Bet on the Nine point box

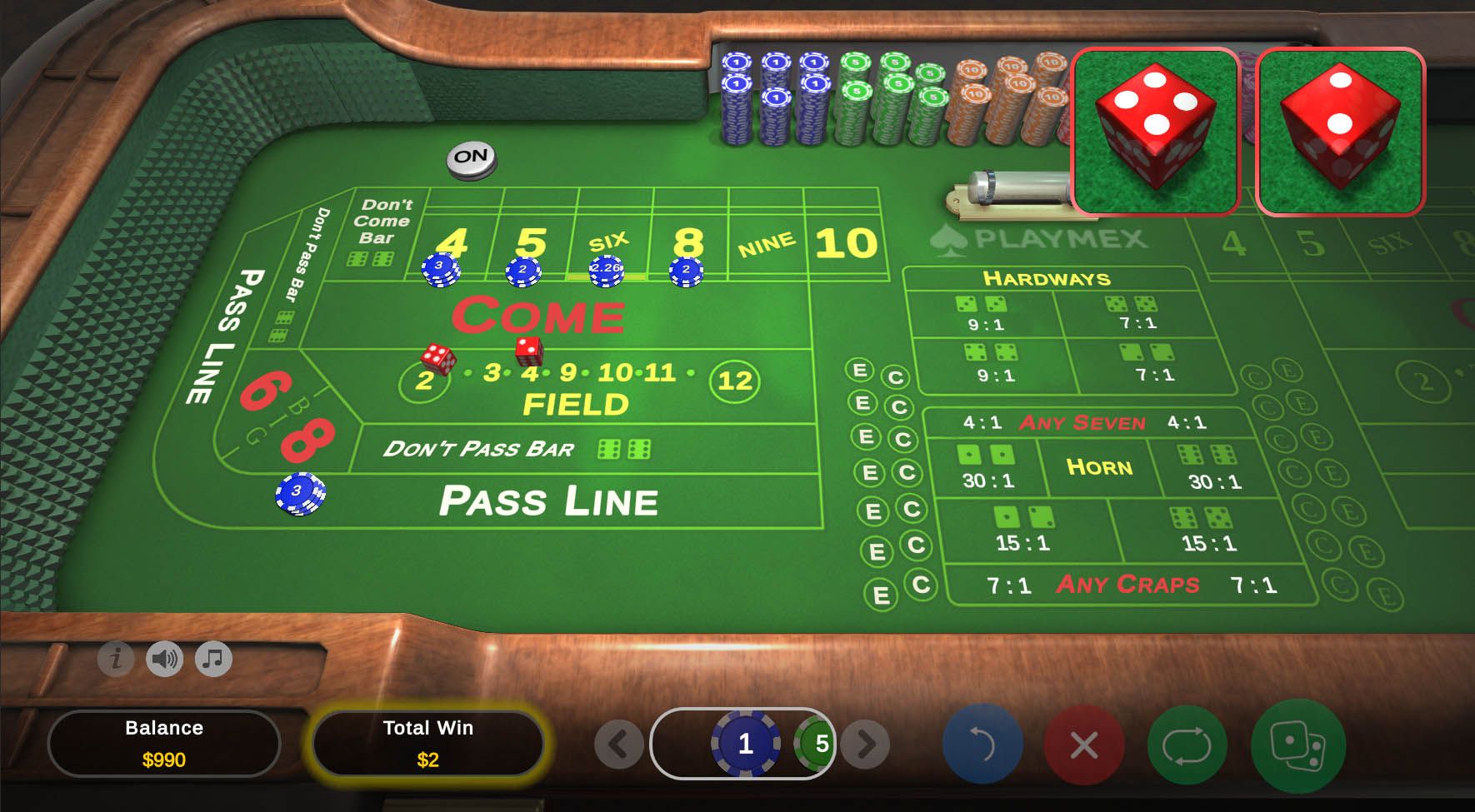click(x=767, y=245)
